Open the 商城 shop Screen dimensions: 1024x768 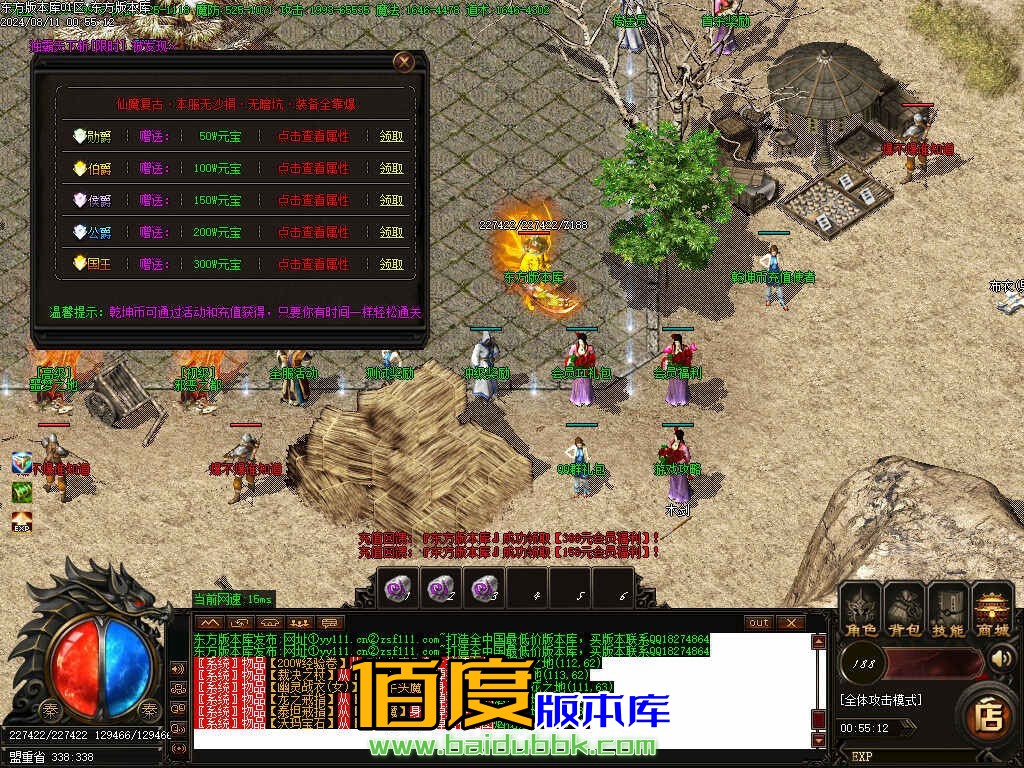point(993,609)
